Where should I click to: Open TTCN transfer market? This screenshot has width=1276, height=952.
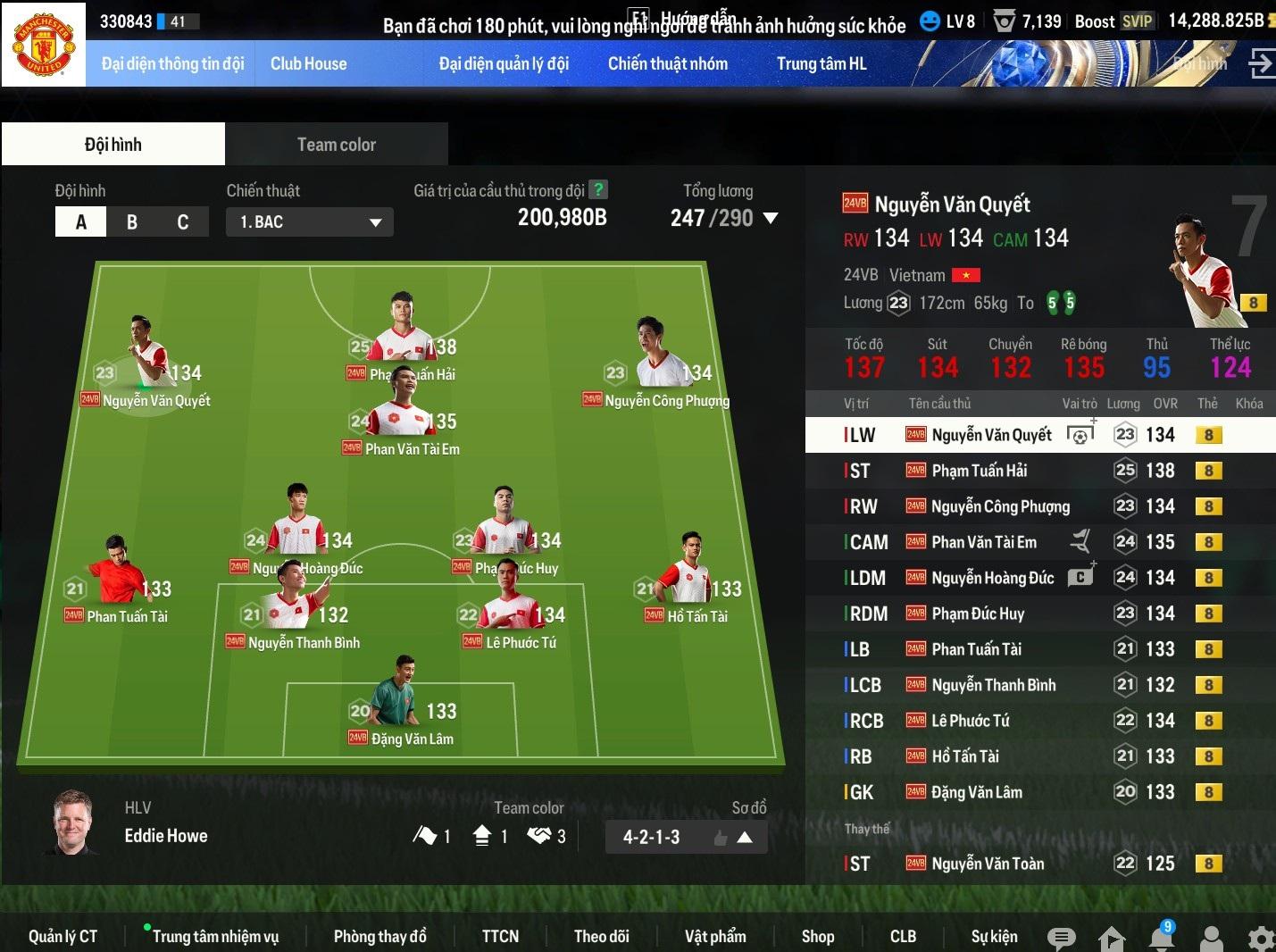(x=500, y=936)
